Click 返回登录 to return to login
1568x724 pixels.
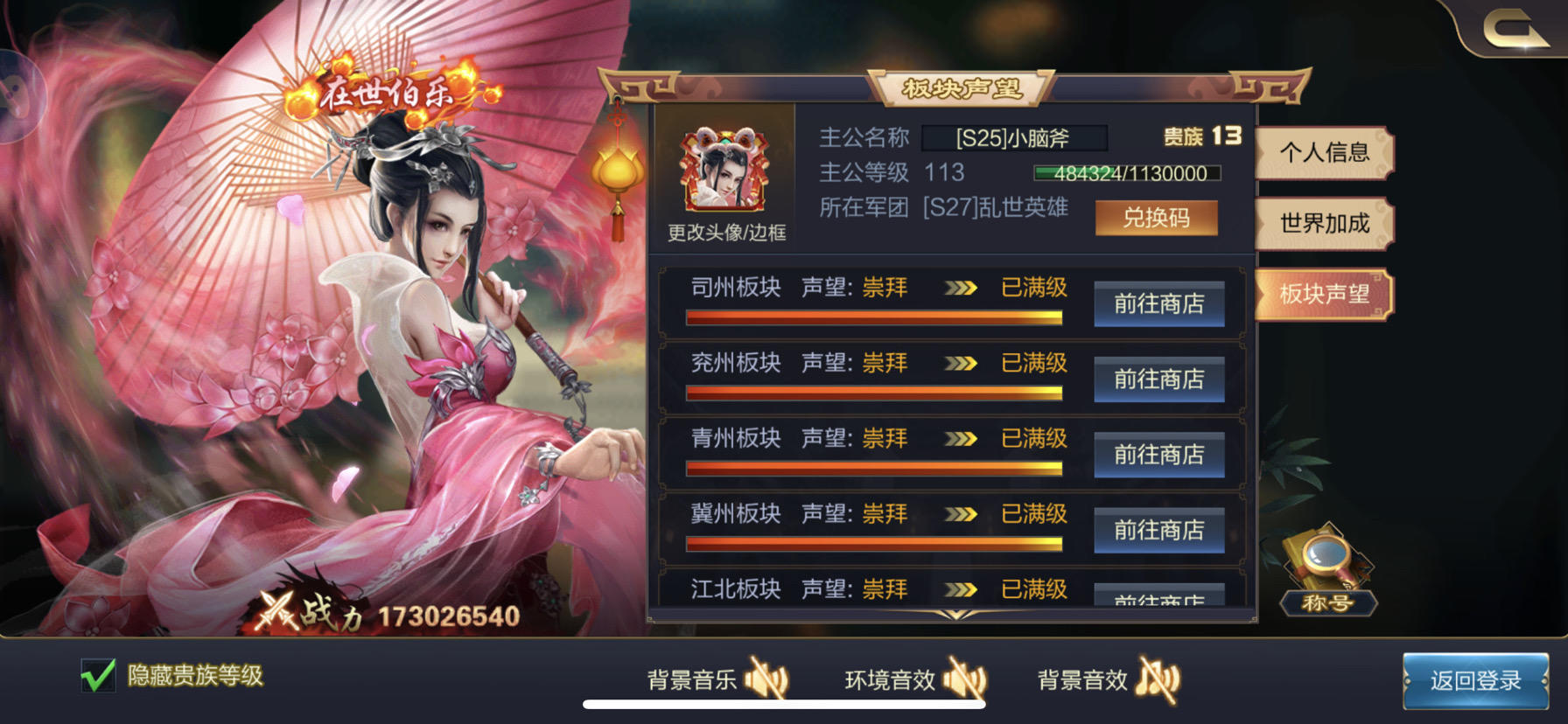click(x=1476, y=679)
